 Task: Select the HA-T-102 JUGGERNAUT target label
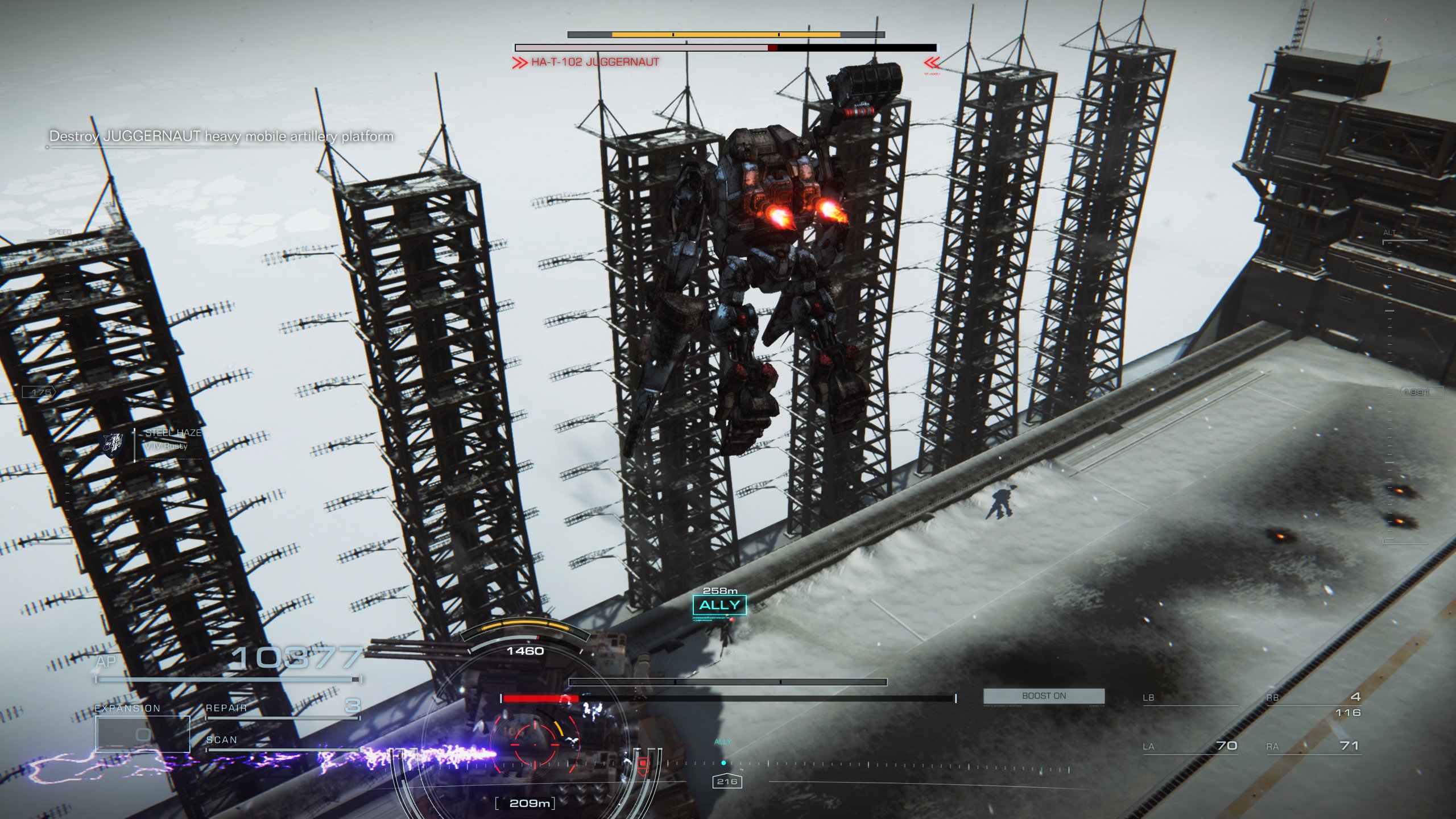[x=595, y=62]
